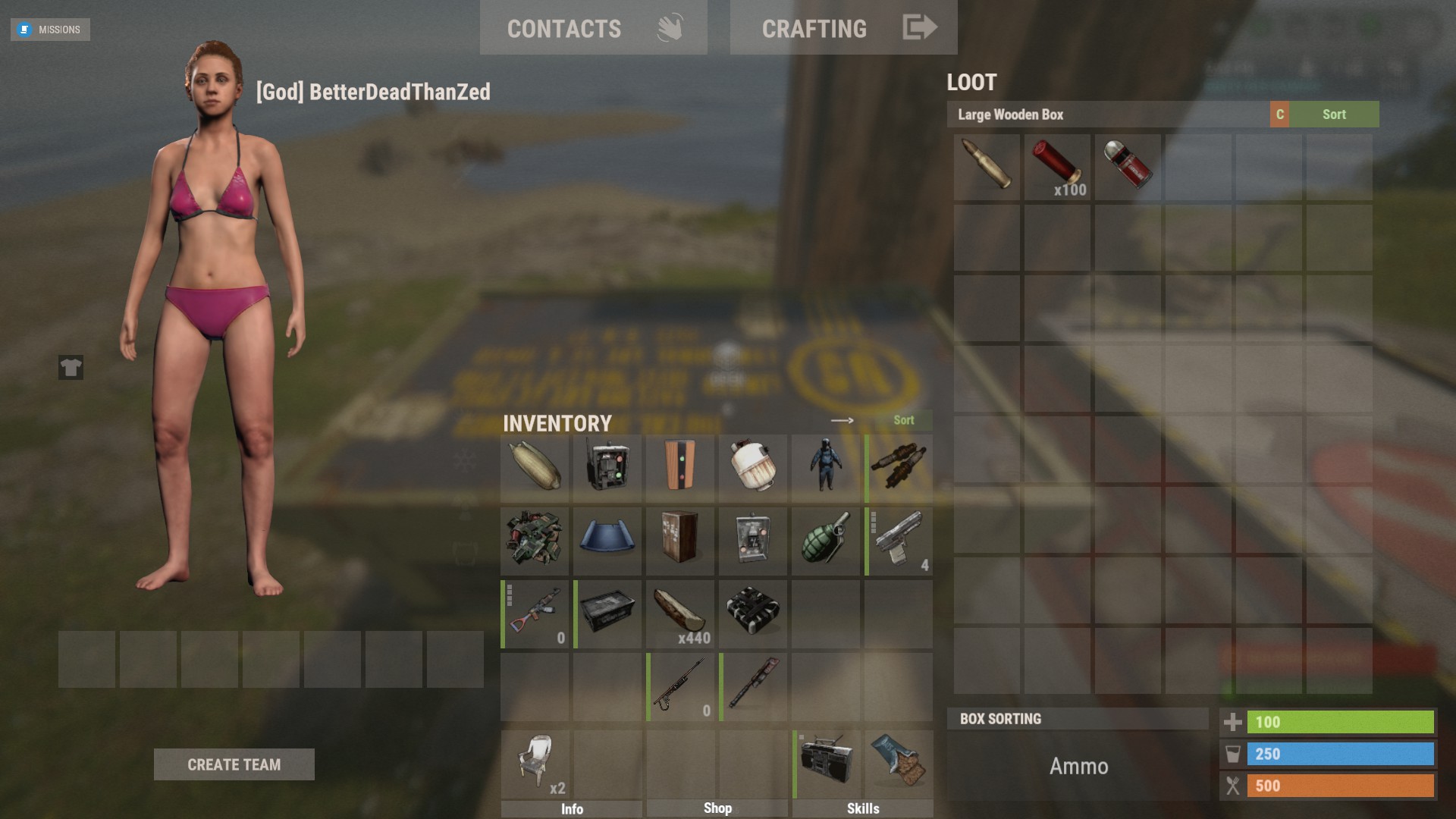Click the timed explosive charge item
The width and height of the screenshot is (1456, 819).
[752, 613]
